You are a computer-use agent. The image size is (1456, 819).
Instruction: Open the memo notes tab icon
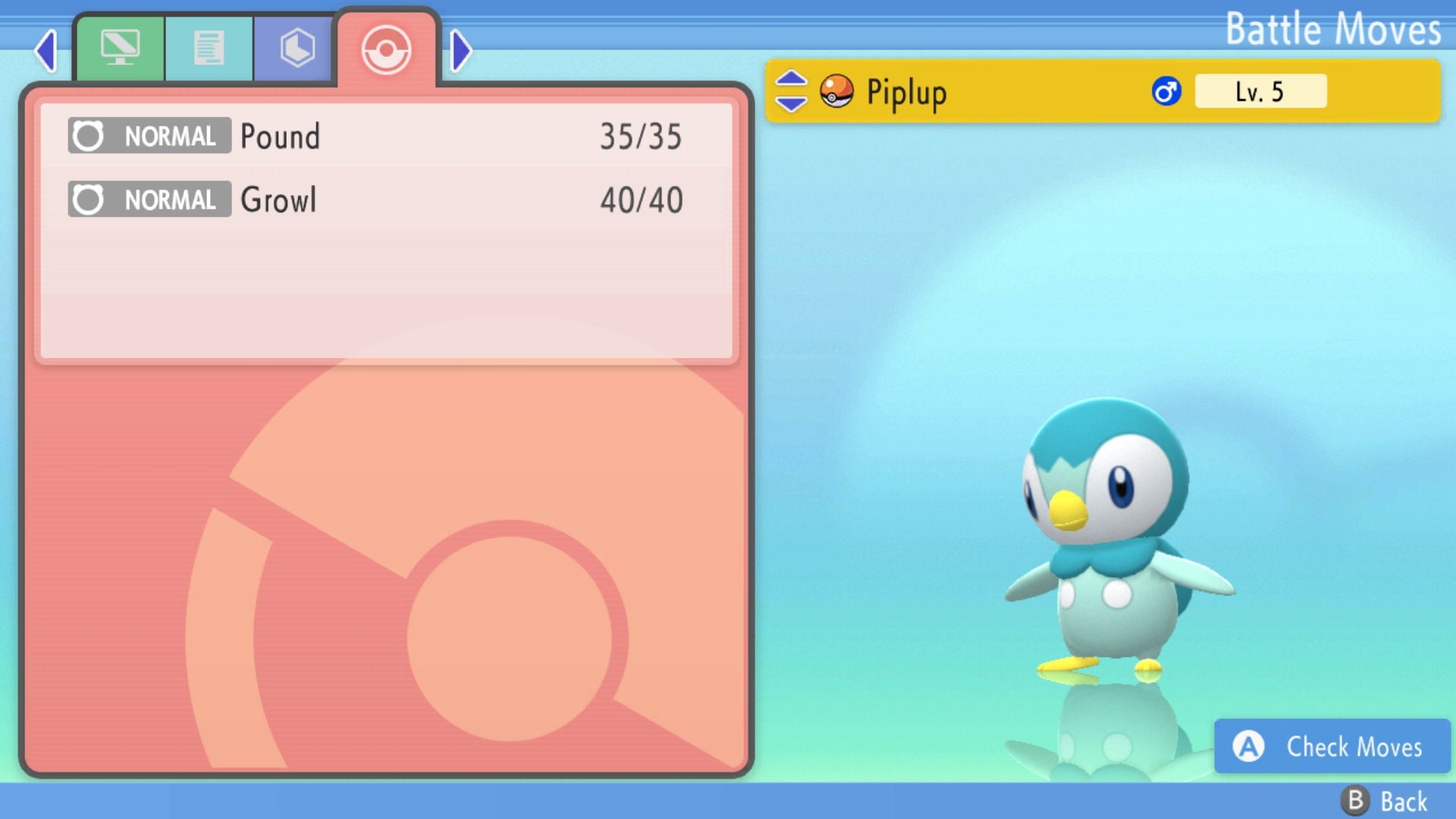tap(209, 47)
